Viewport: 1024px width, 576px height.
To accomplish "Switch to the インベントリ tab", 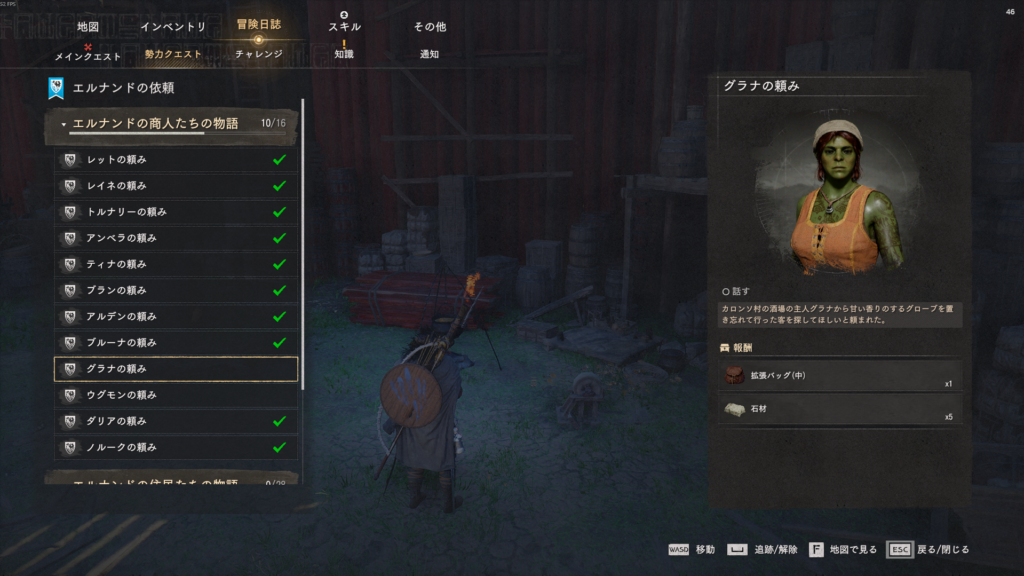I will pyautogui.click(x=173, y=27).
